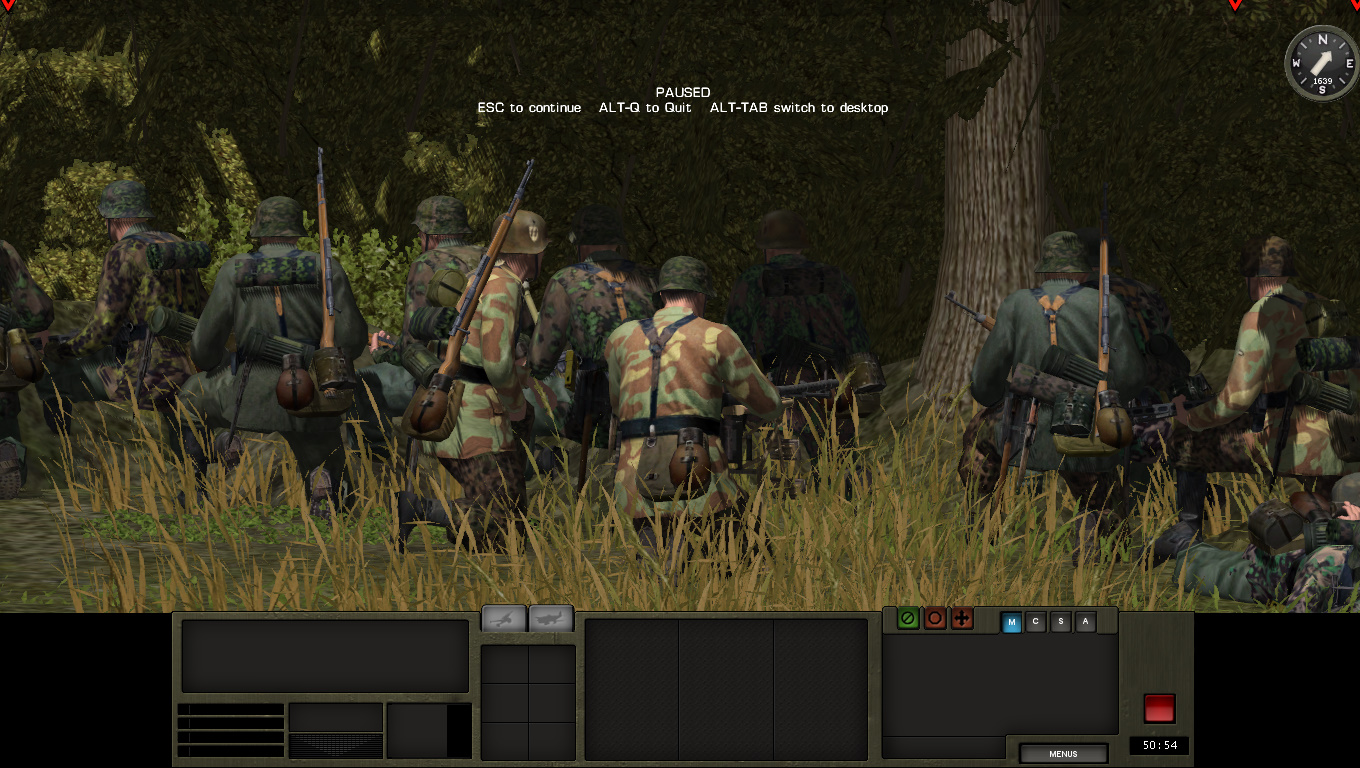Choose the A command tab
The image size is (1360, 768).
point(1085,622)
